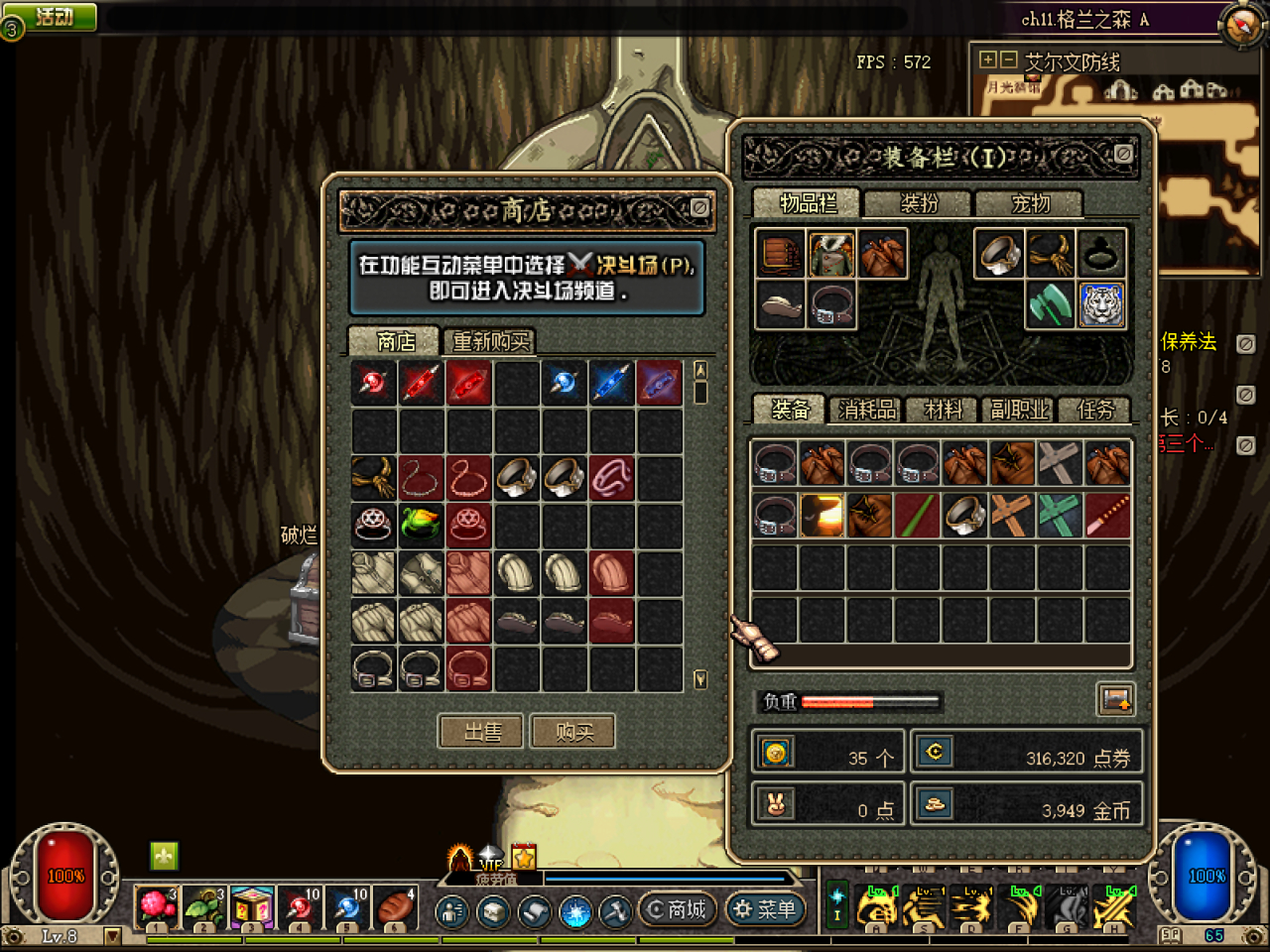Click the 购买 buy button
Image resolution: width=1270 pixels, height=952 pixels.
point(573,732)
